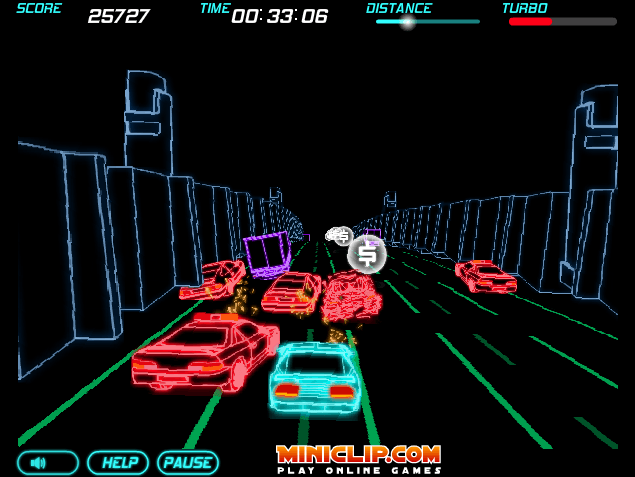Toggle the sound speaker button

coord(47,463)
